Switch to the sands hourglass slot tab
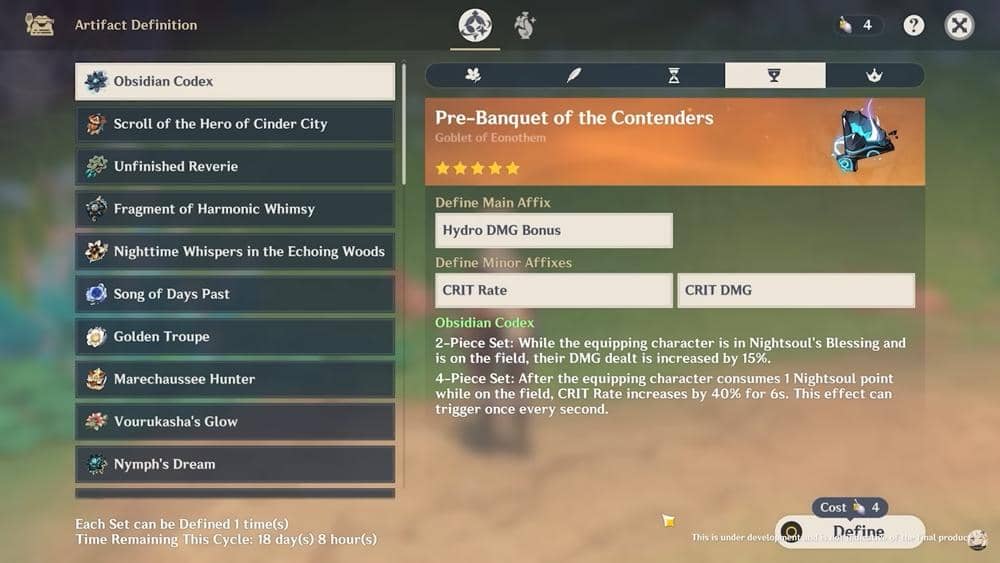 coord(674,75)
